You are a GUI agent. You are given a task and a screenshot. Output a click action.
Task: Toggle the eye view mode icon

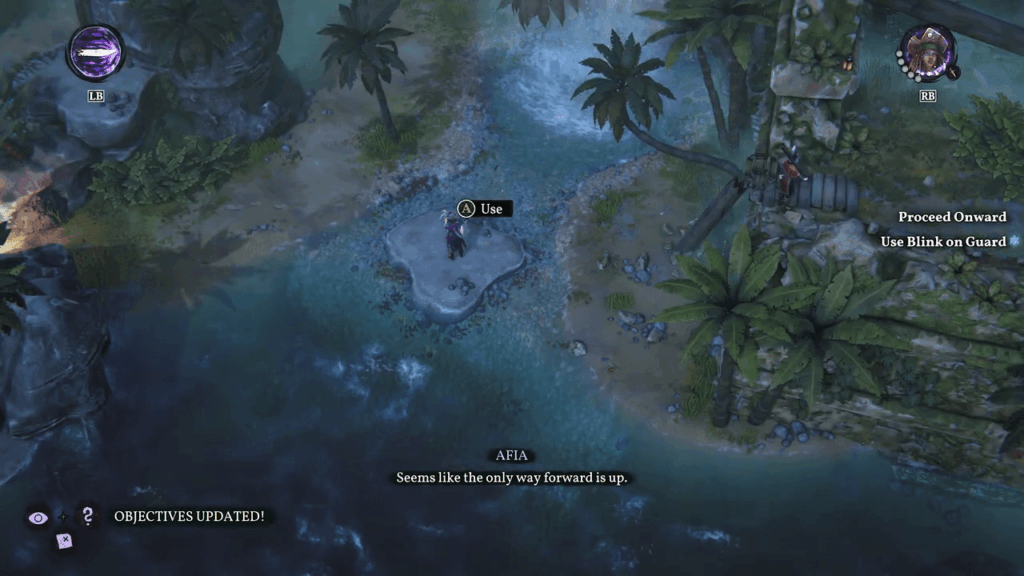39,517
